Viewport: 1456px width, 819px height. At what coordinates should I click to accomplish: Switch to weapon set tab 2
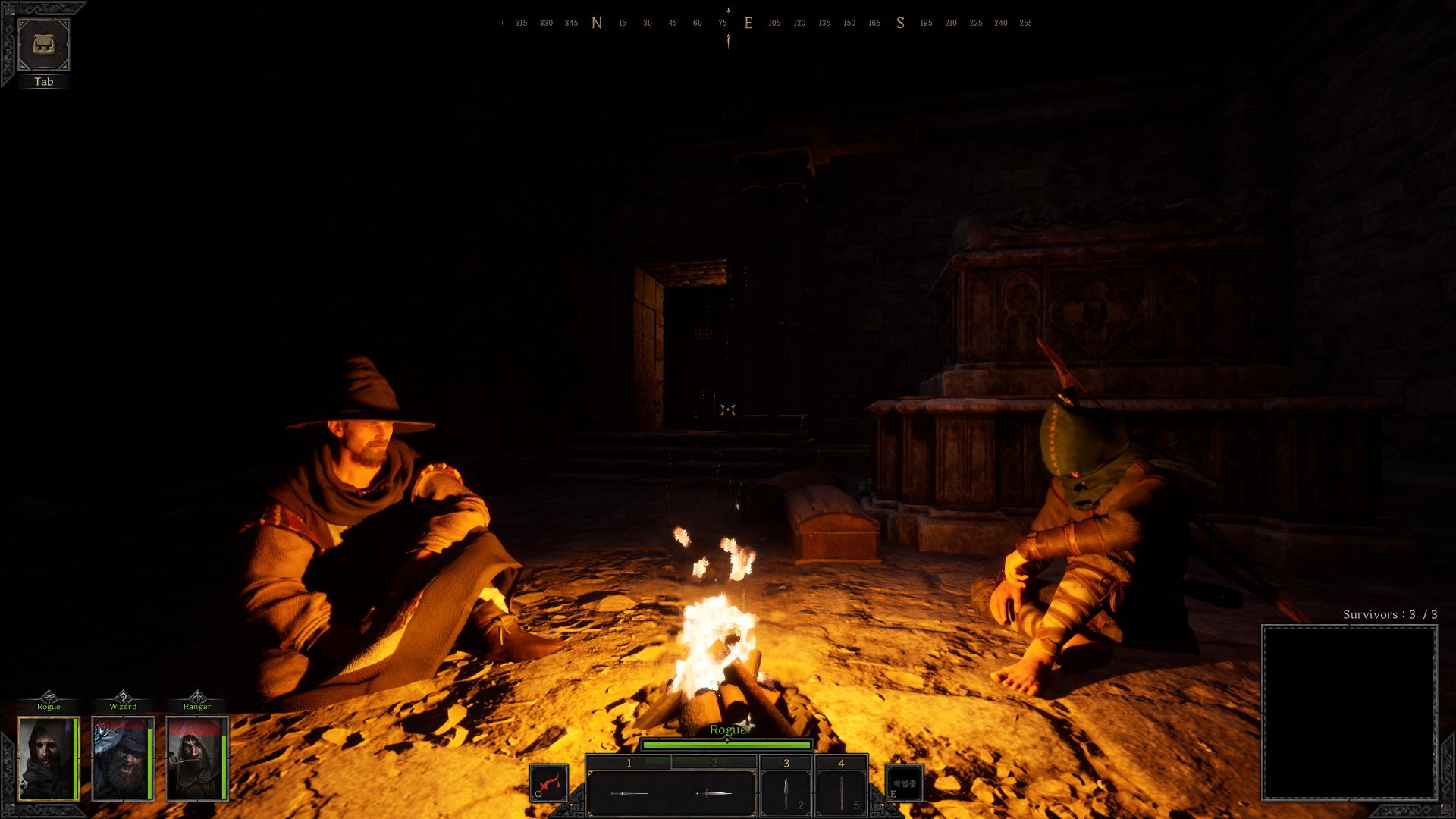(x=713, y=762)
